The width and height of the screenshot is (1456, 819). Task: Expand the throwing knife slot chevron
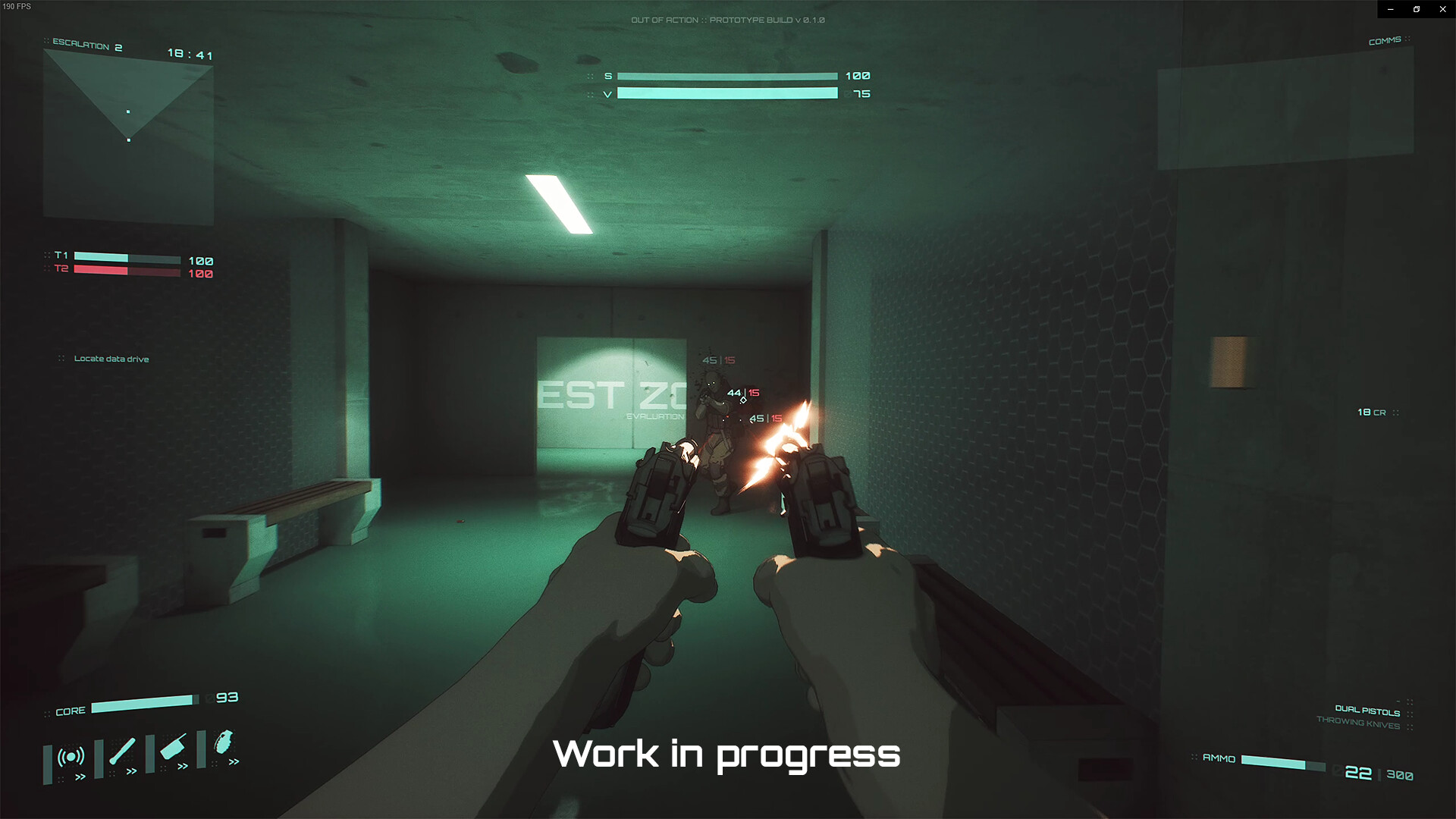pyautogui.click(x=183, y=766)
